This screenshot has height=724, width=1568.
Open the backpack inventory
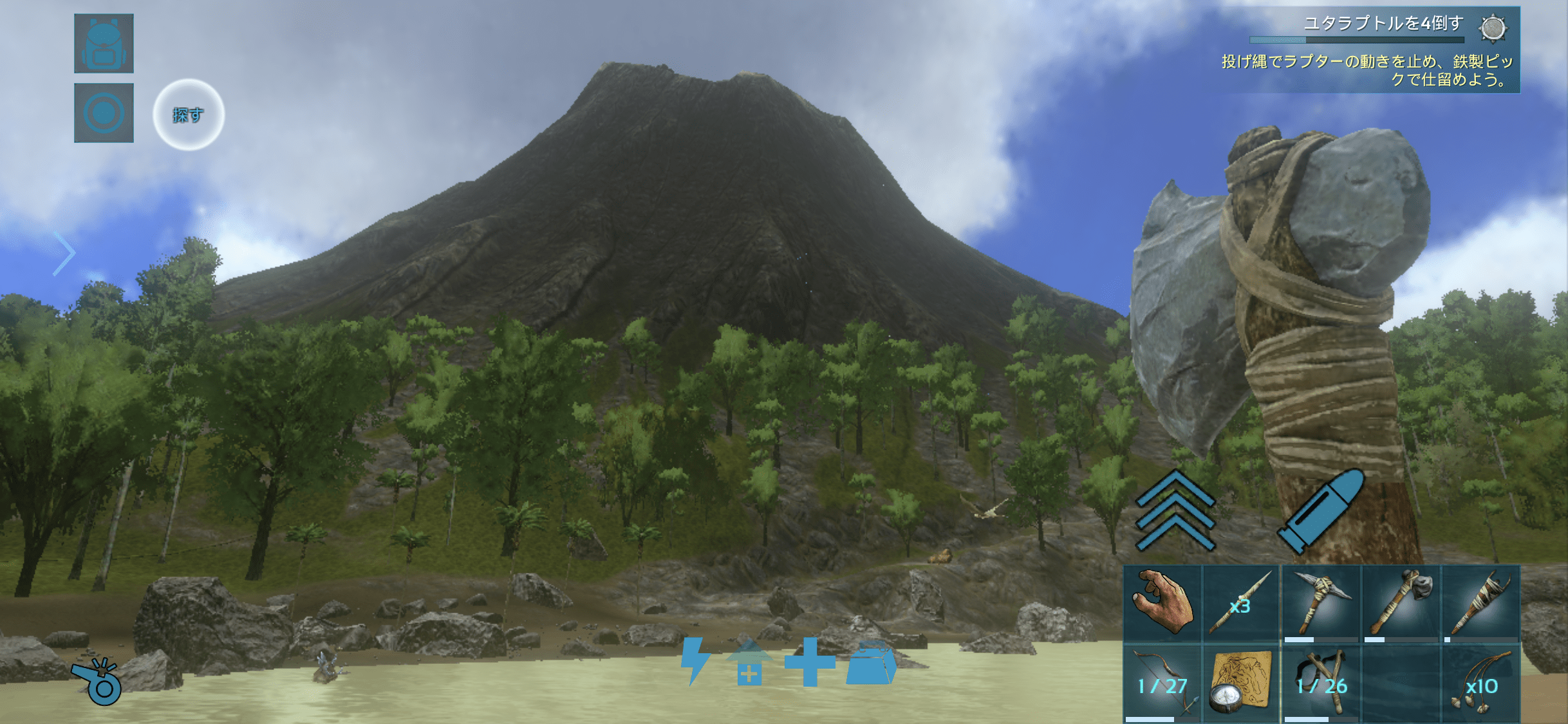pos(104,43)
